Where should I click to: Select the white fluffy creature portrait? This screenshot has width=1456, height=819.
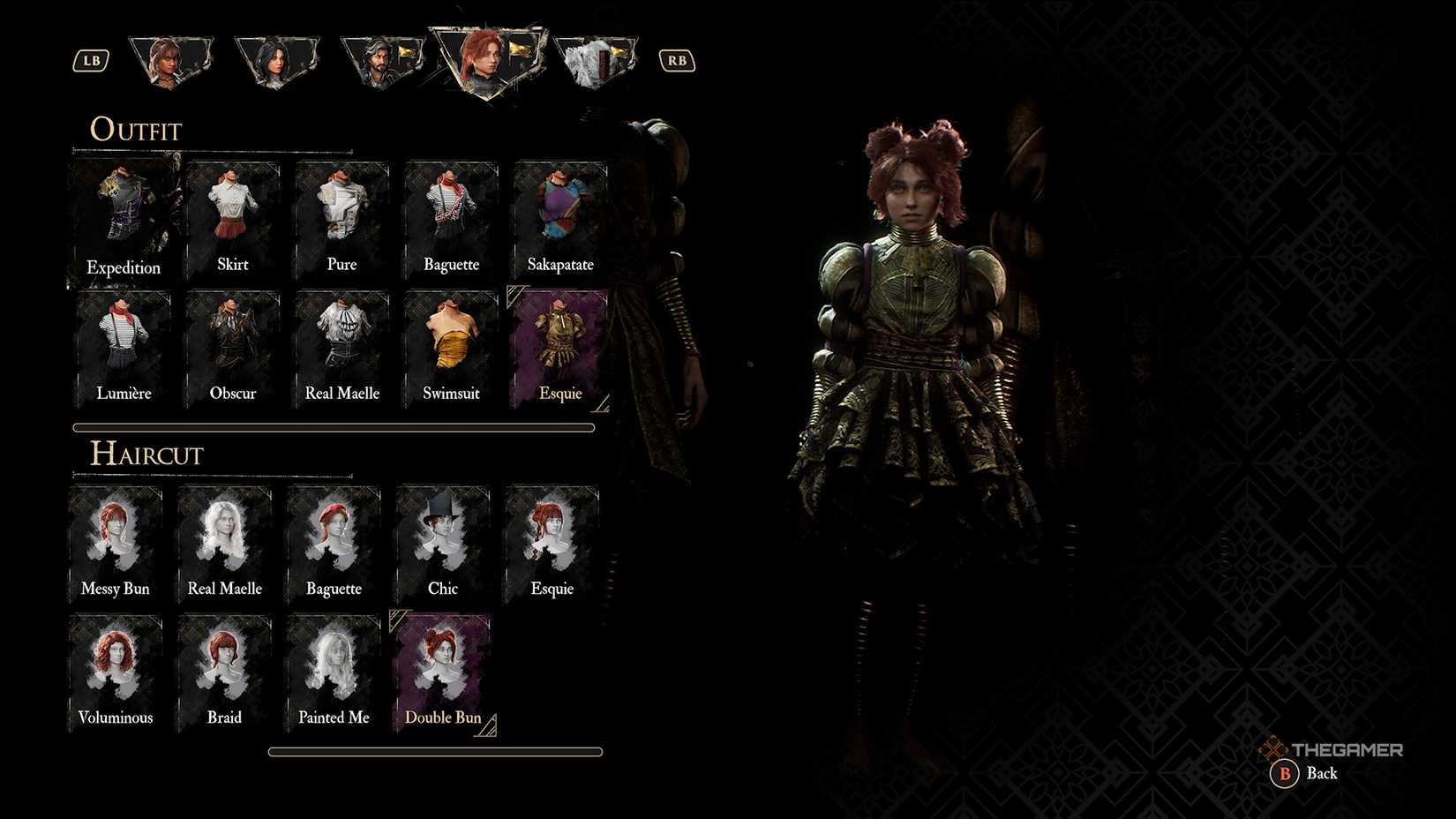coord(595,57)
